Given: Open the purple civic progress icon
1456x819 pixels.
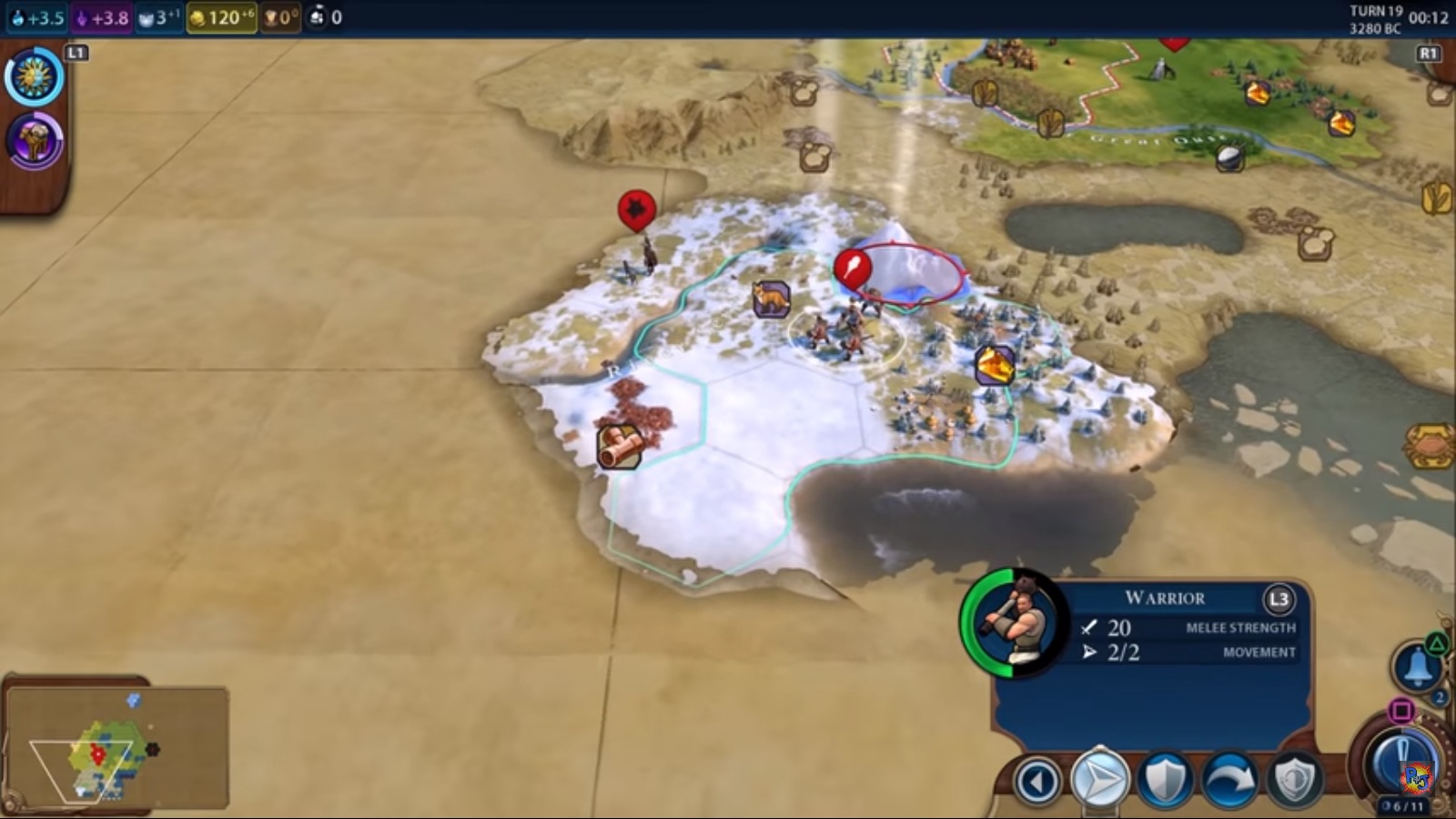Looking at the screenshot, I should pyautogui.click(x=35, y=141).
